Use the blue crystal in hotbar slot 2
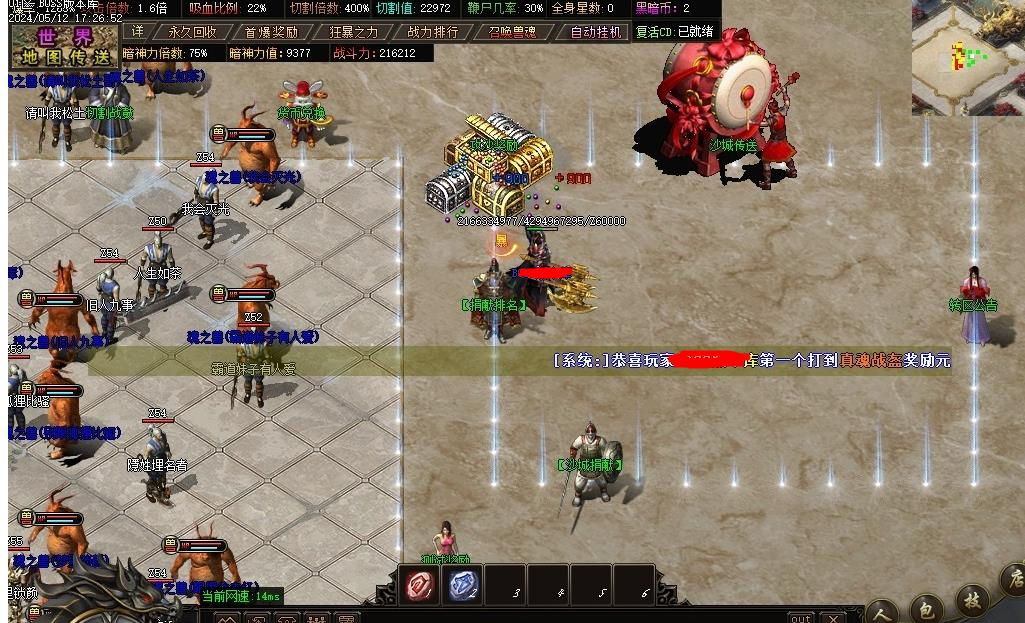 click(463, 586)
